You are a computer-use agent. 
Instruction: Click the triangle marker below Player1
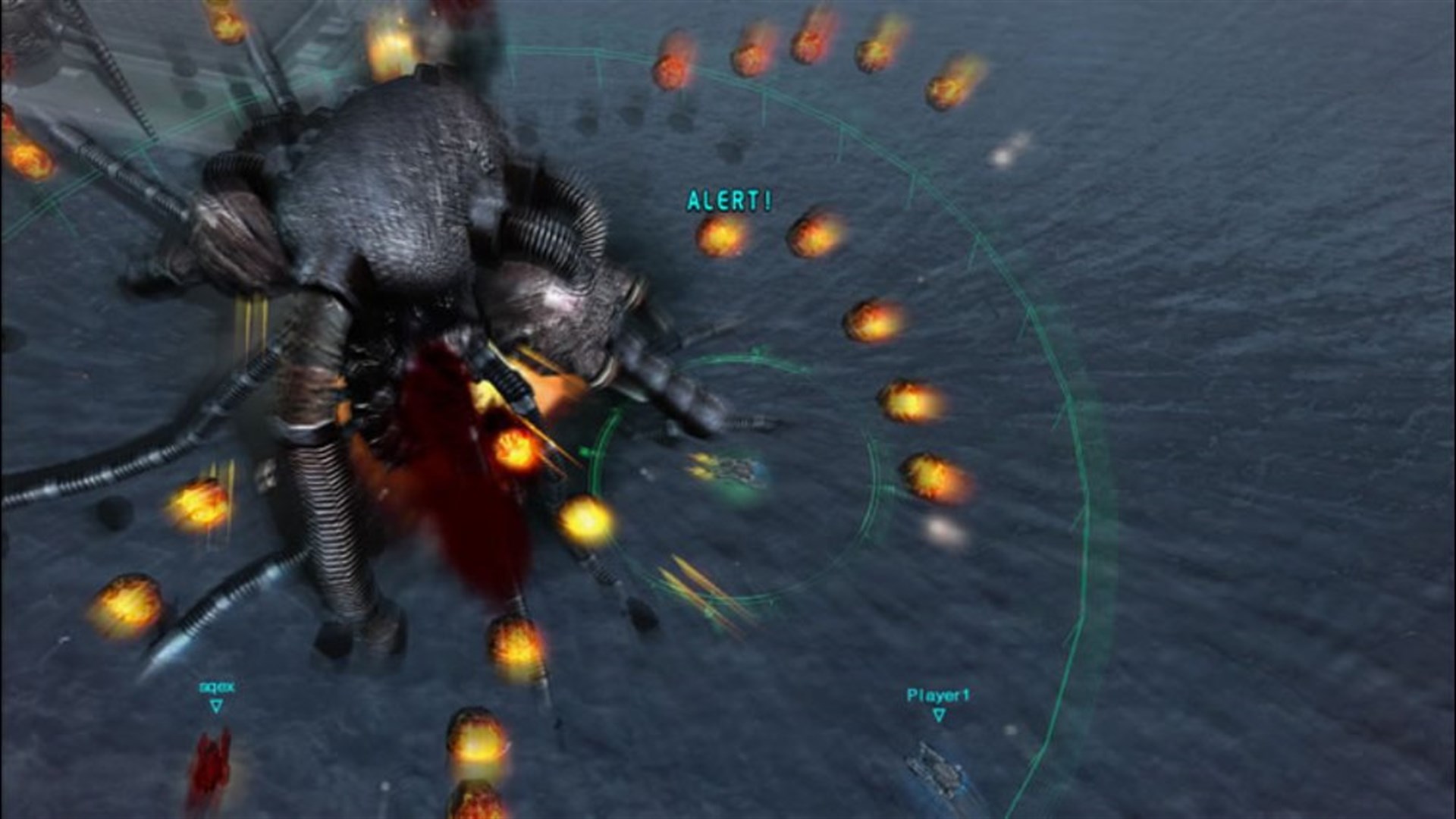939,714
